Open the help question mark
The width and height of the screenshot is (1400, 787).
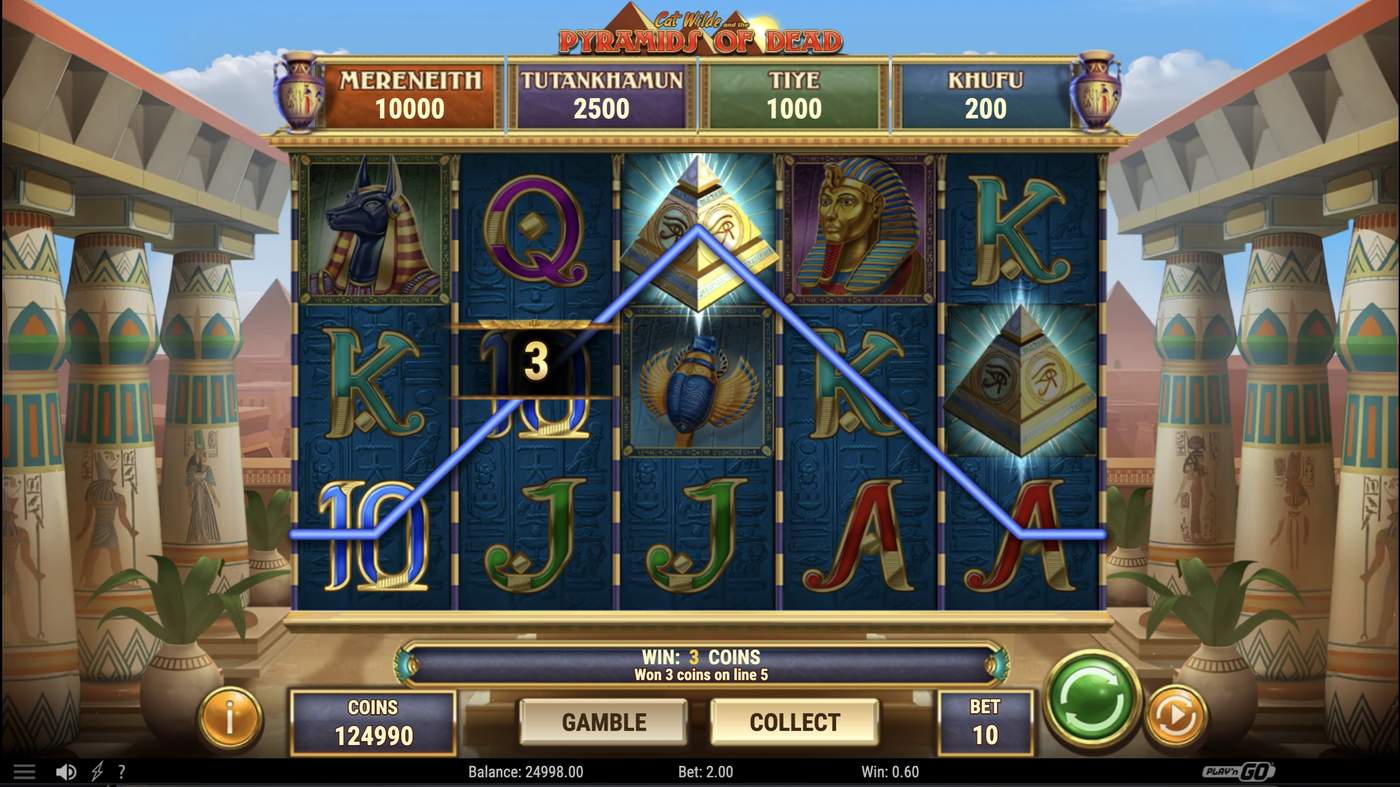121,770
